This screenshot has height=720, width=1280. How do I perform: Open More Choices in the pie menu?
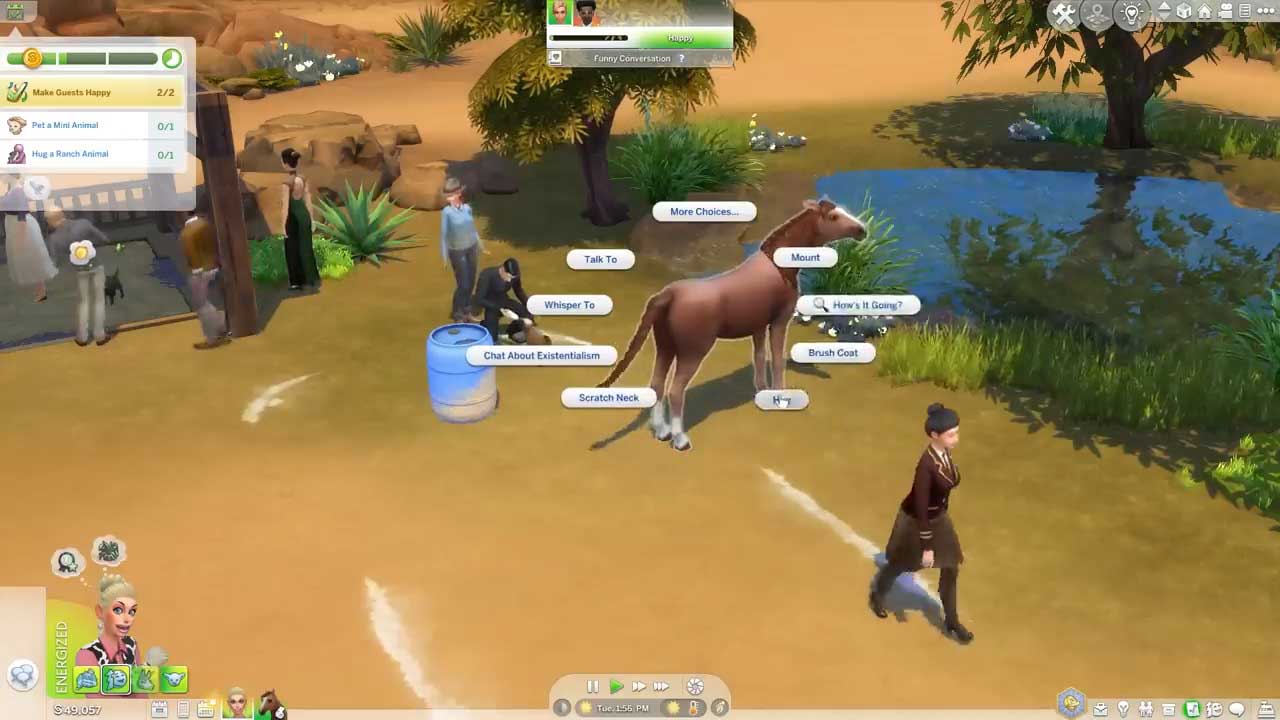tap(703, 212)
